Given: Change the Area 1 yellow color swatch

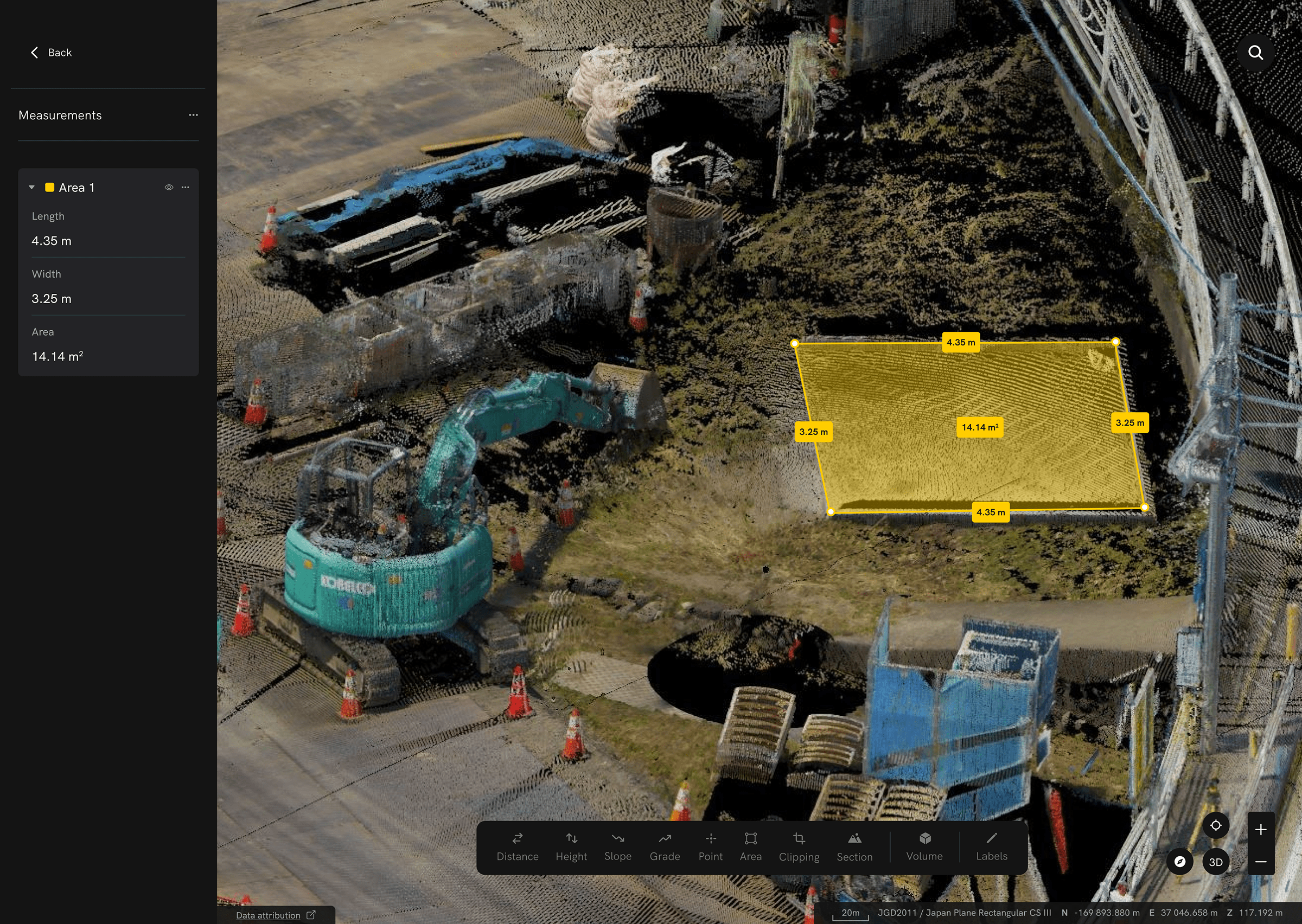Looking at the screenshot, I should point(49,187).
